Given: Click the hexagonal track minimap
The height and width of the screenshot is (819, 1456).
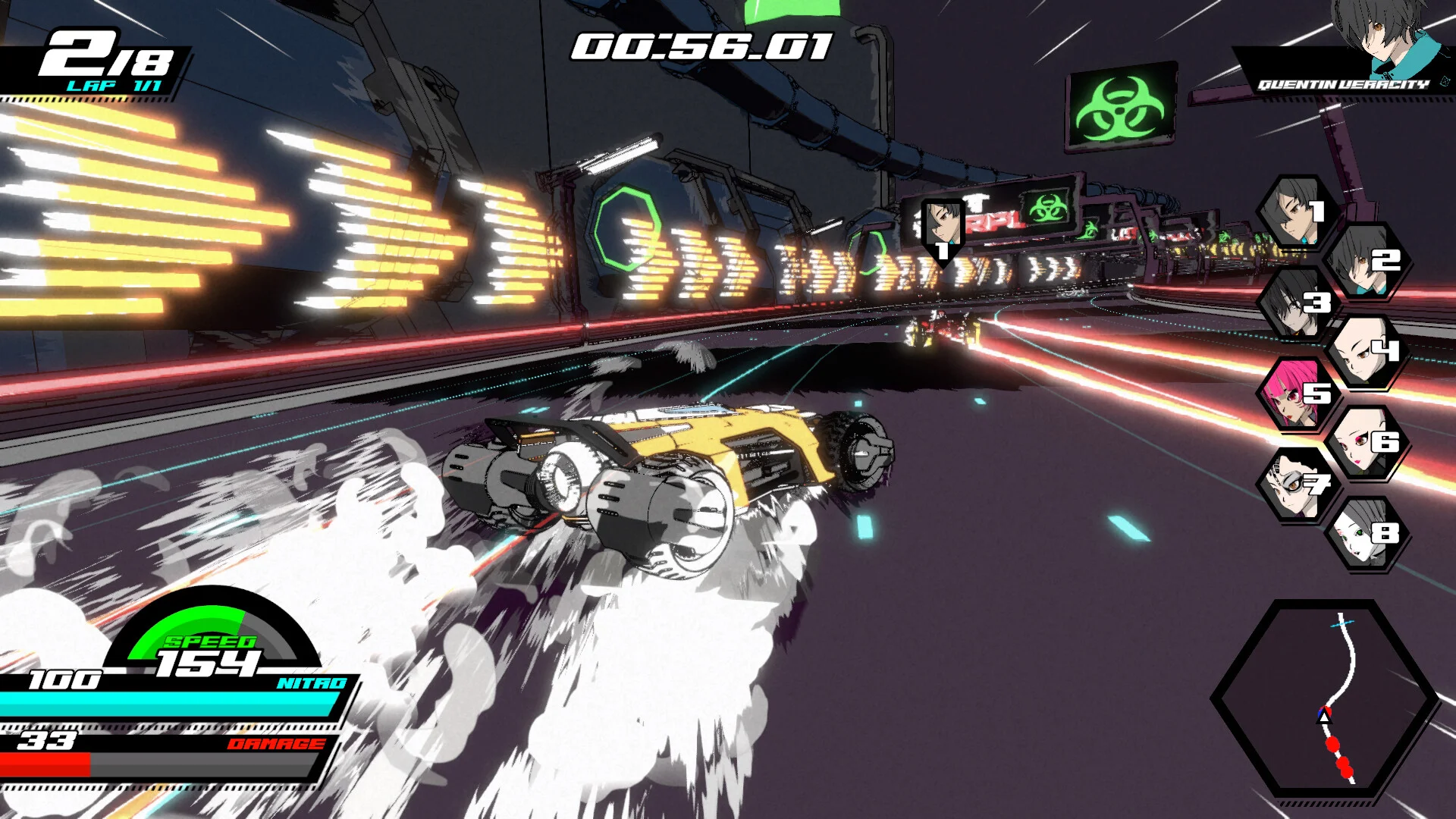Looking at the screenshot, I should tap(1325, 698).
